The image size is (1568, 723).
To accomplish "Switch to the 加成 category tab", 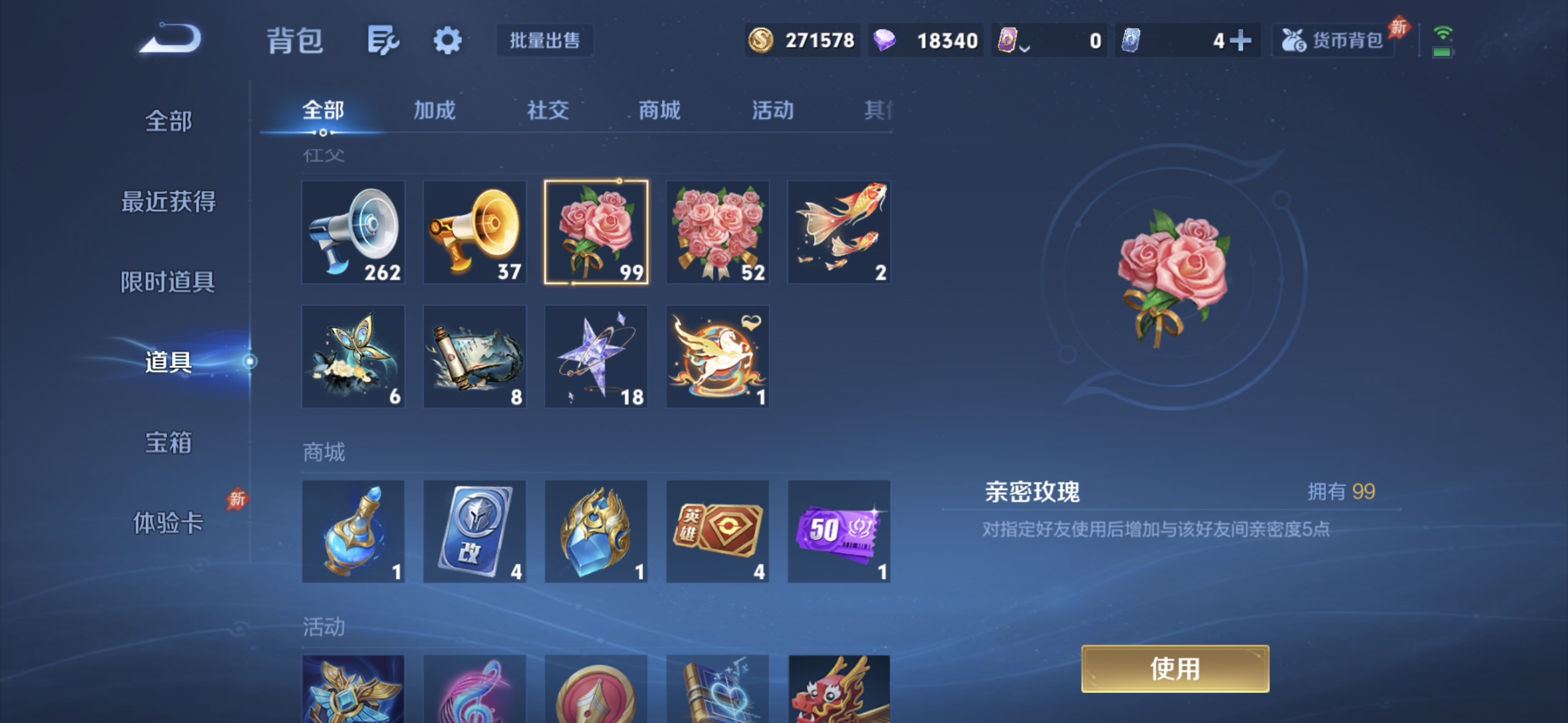I will pyautogui.click(x=434, y=110).
